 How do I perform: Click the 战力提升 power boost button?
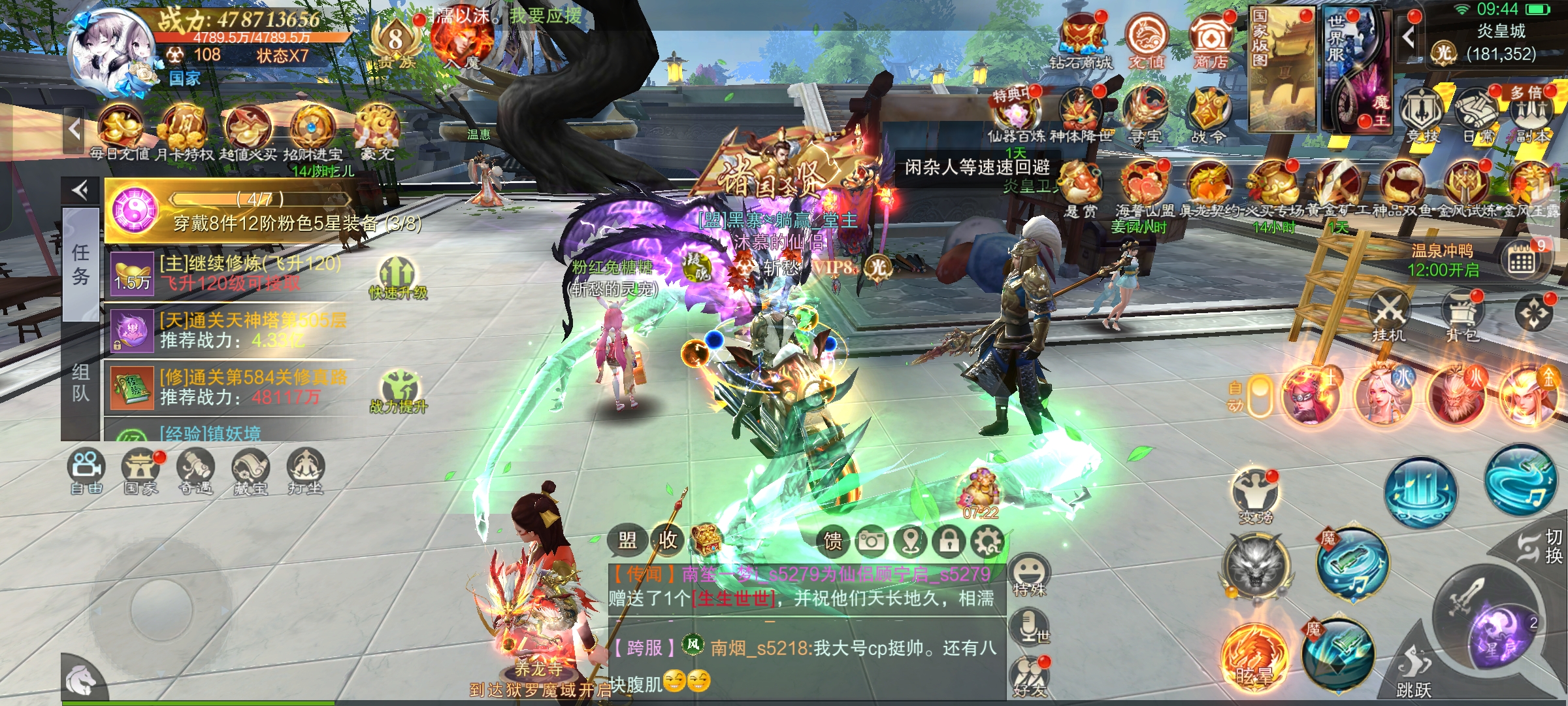pyautogui.click(x=399, y=391)
